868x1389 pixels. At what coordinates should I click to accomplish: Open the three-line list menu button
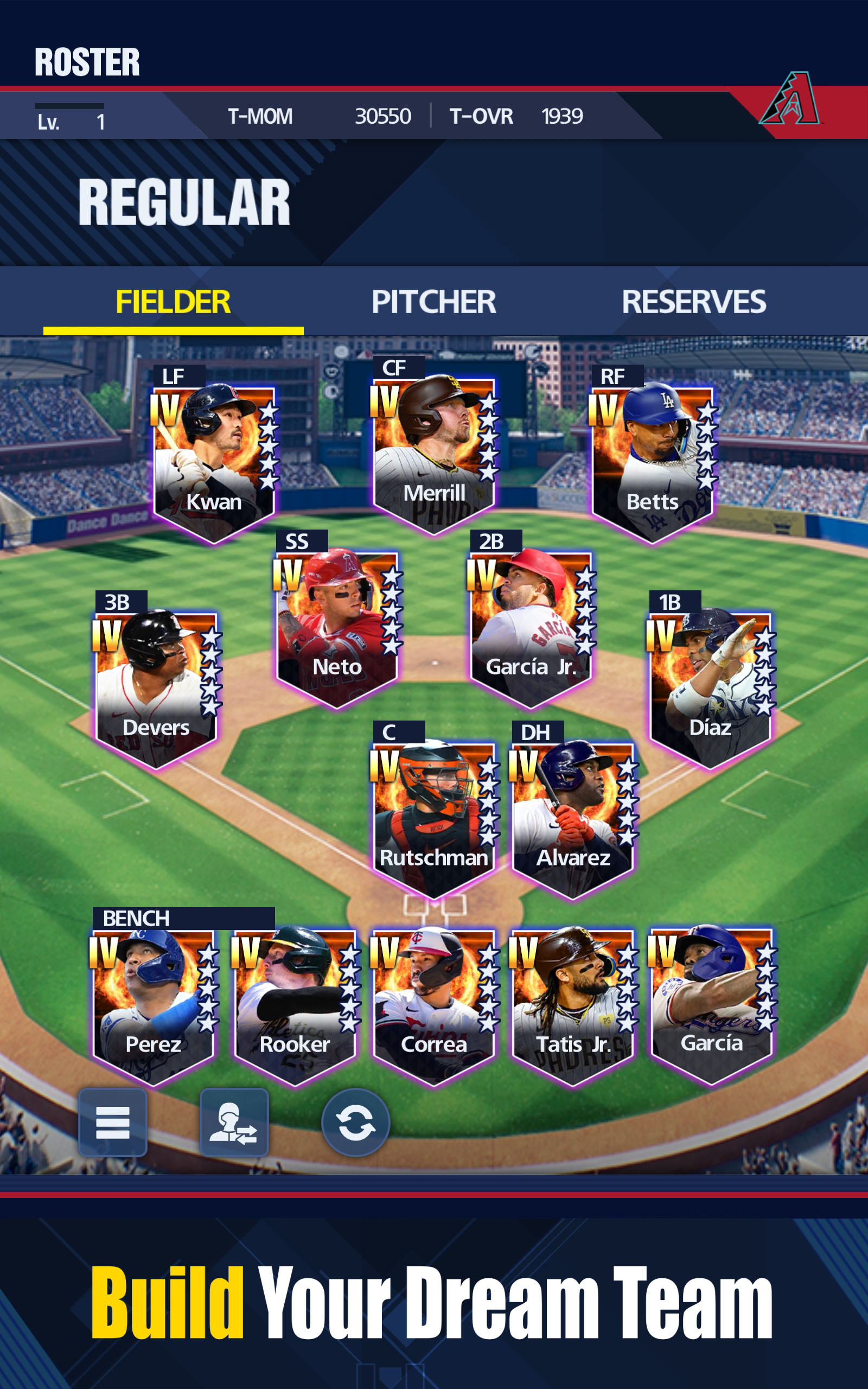[112, 1122]
